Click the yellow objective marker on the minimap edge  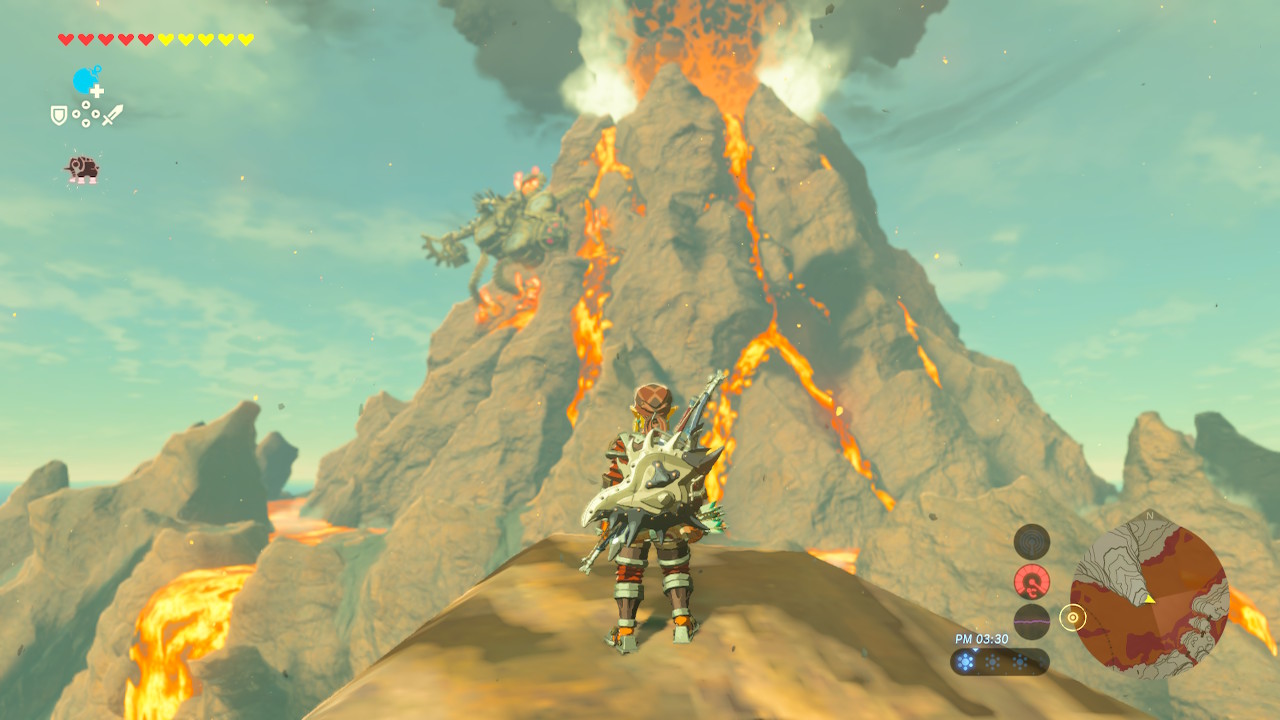tap(1072, 617)
